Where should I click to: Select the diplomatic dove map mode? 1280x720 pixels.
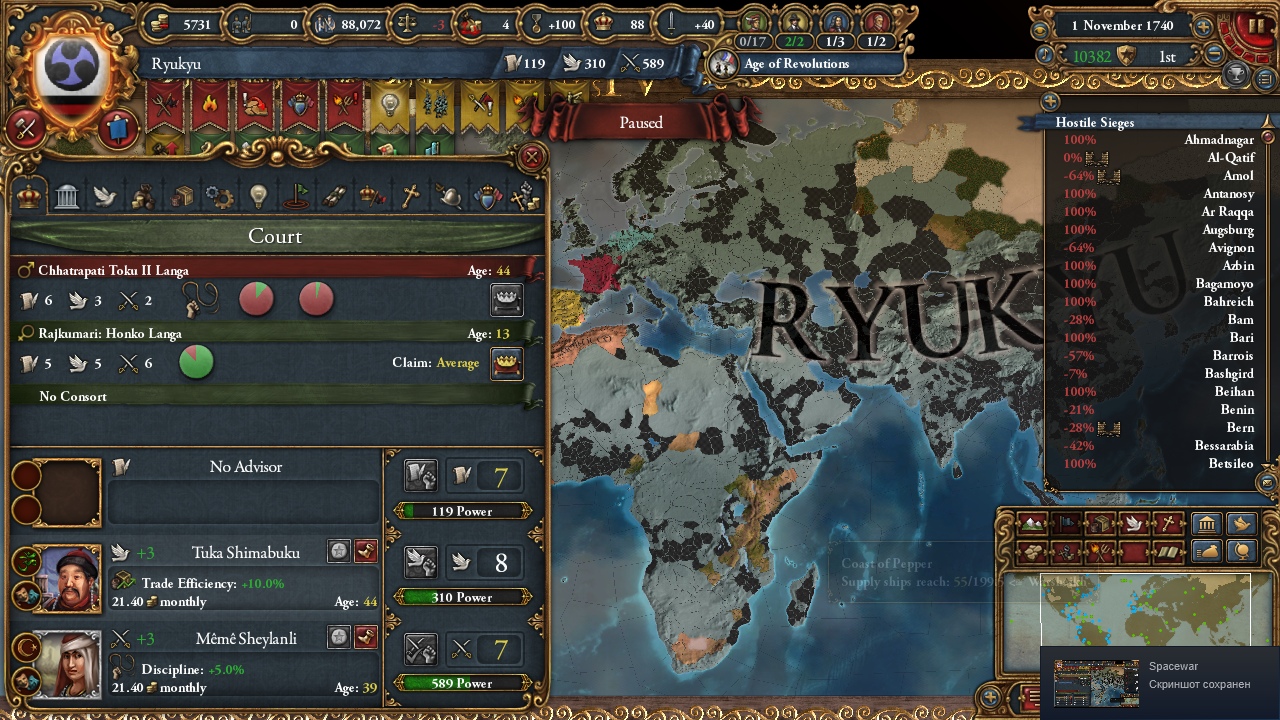click(1135, 522)
